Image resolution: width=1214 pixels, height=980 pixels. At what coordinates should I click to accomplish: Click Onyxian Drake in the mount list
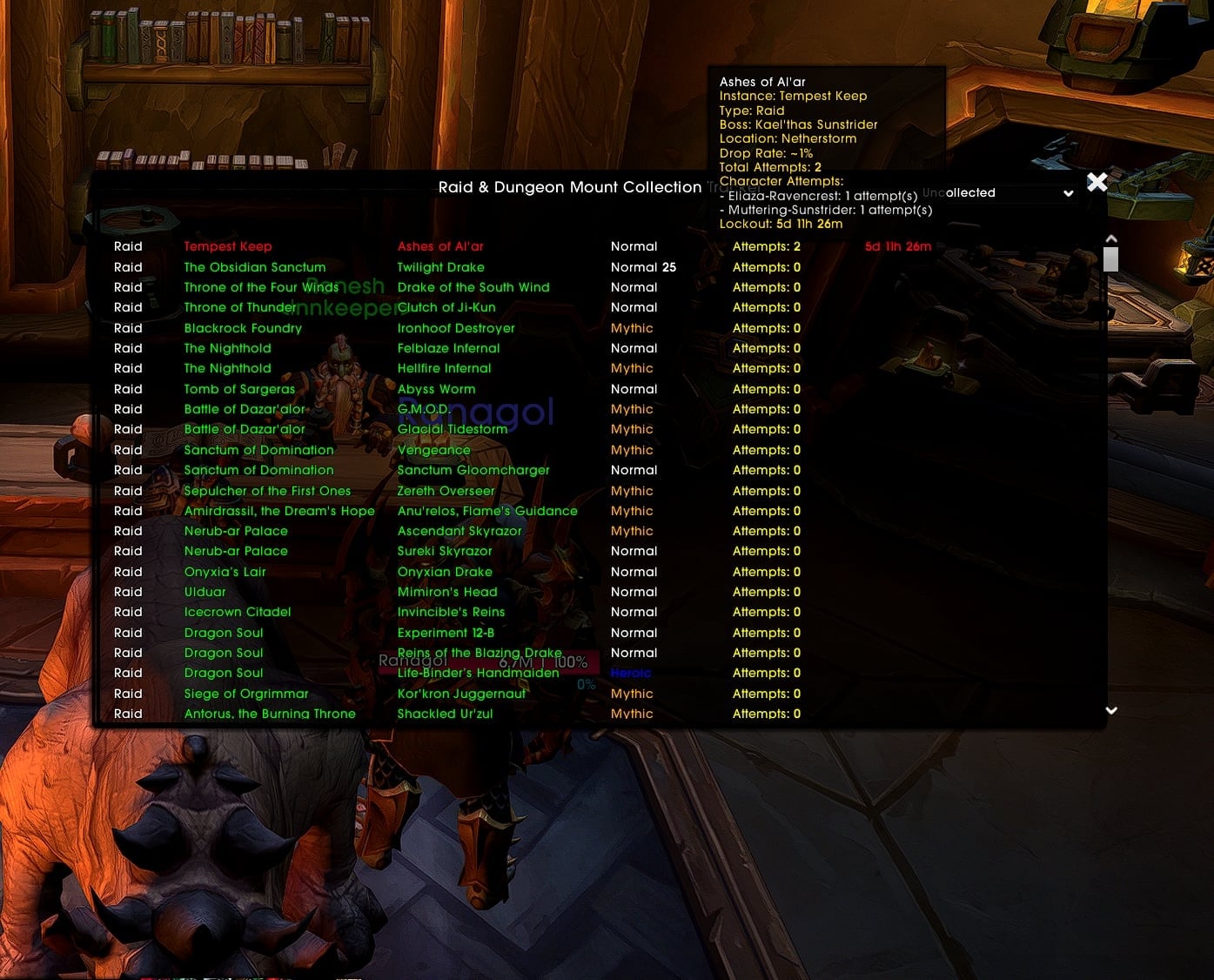(x=445, y=572)
